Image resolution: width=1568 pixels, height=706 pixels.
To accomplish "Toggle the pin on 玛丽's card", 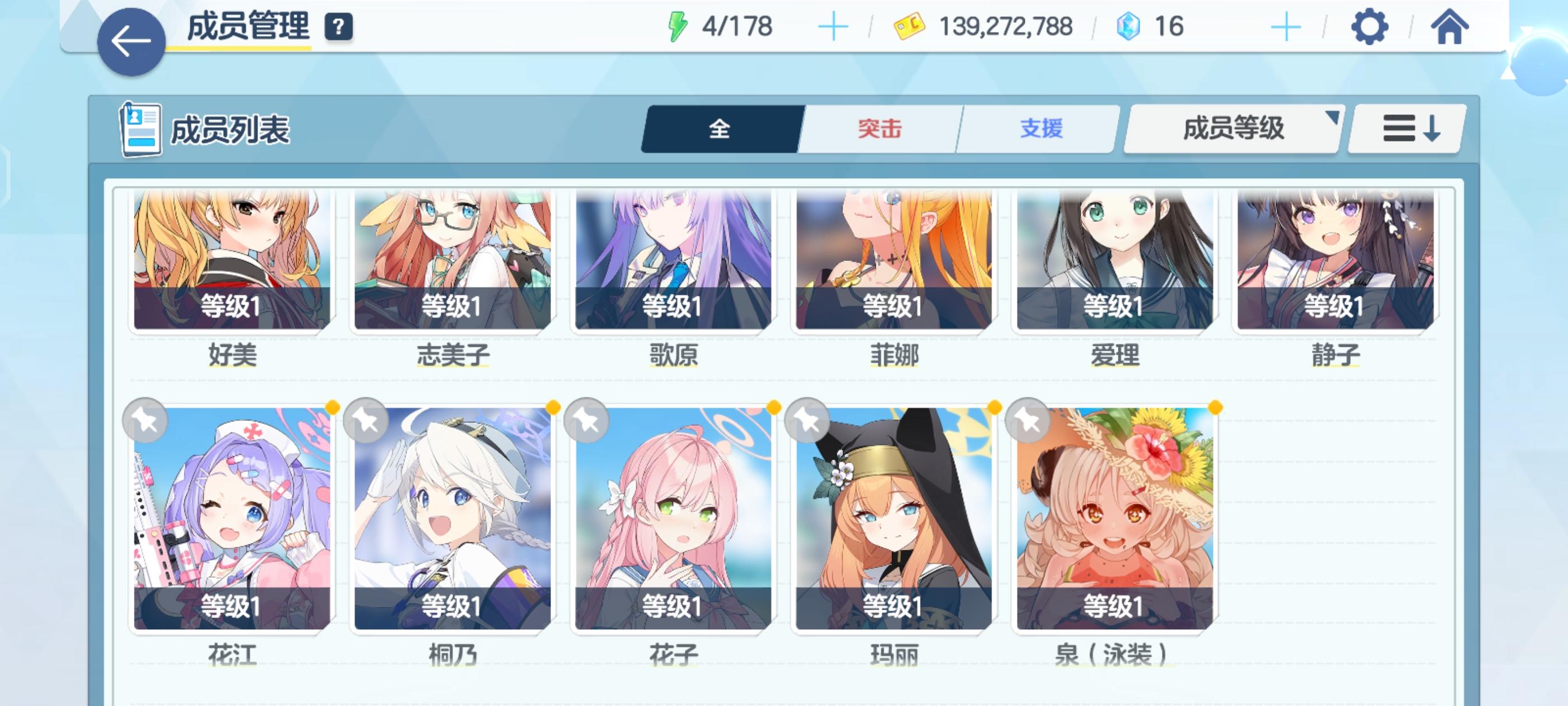I will tap(807, 421).
